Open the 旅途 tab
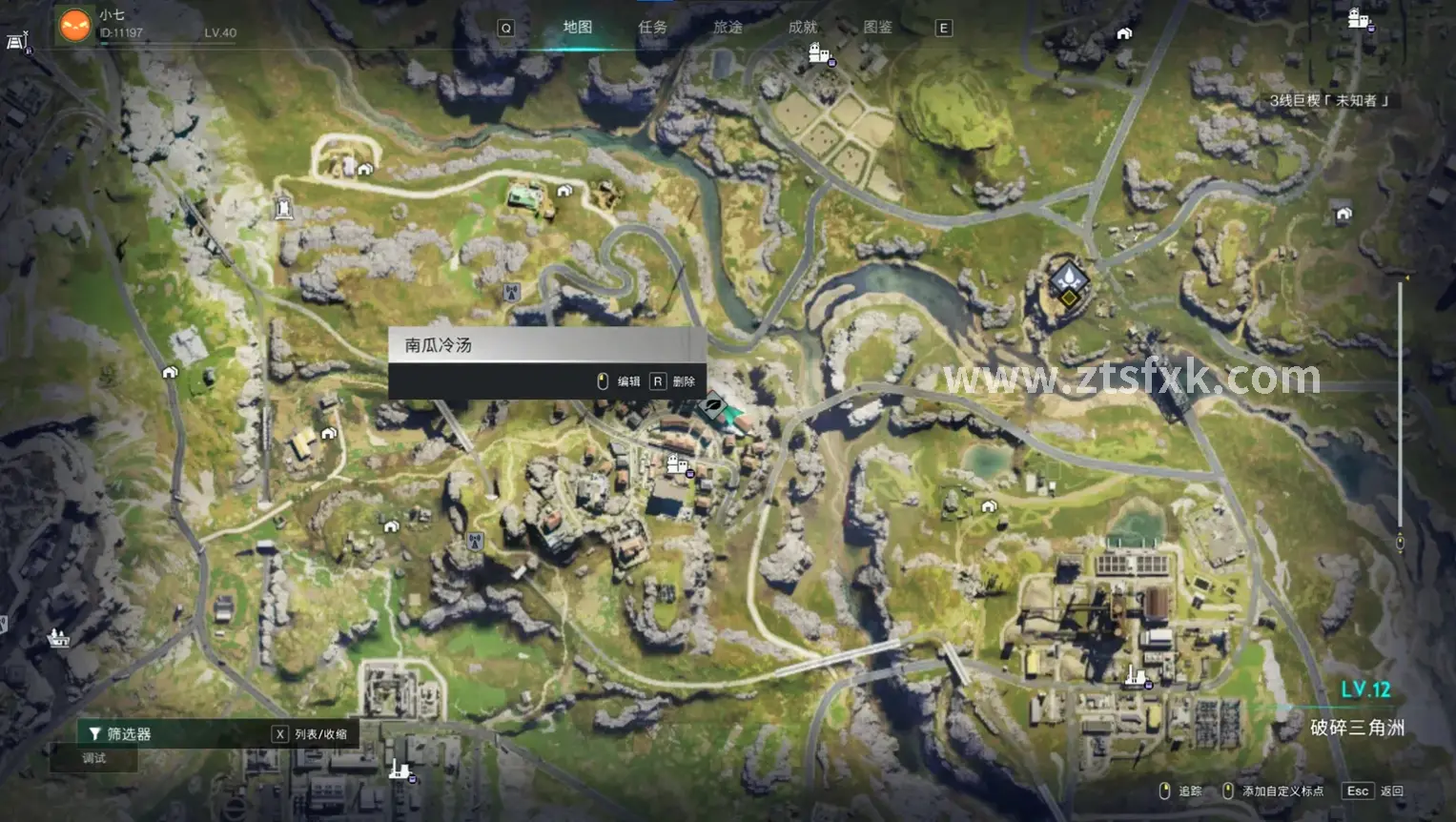Viewport: 1456px width, 822px height. 728,28
